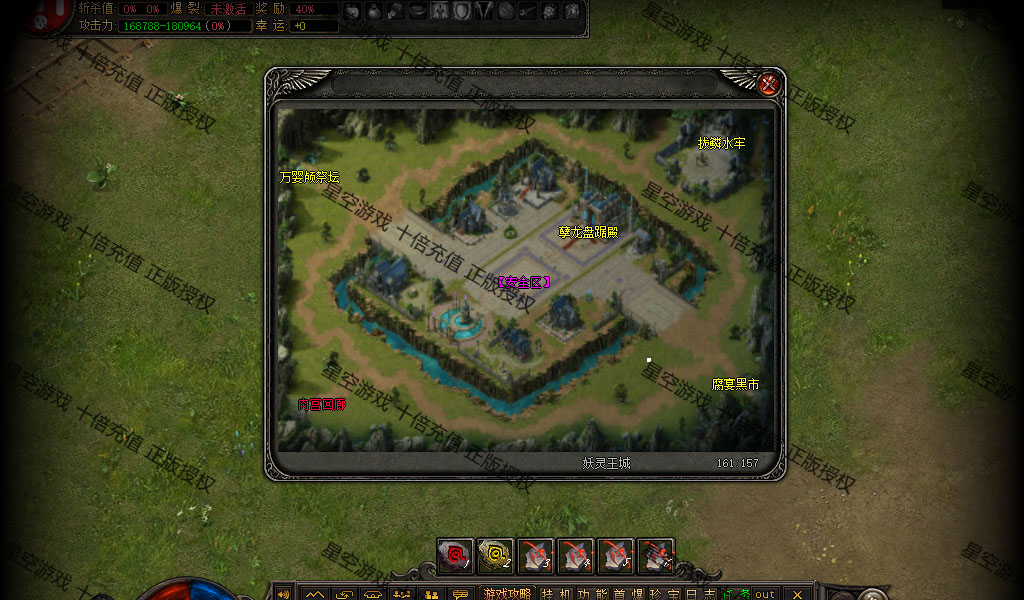Choose the 孽龙盘踞殿 location label
The width and height of the screenshot is (1024, 600).
click(x=588, y=232)
